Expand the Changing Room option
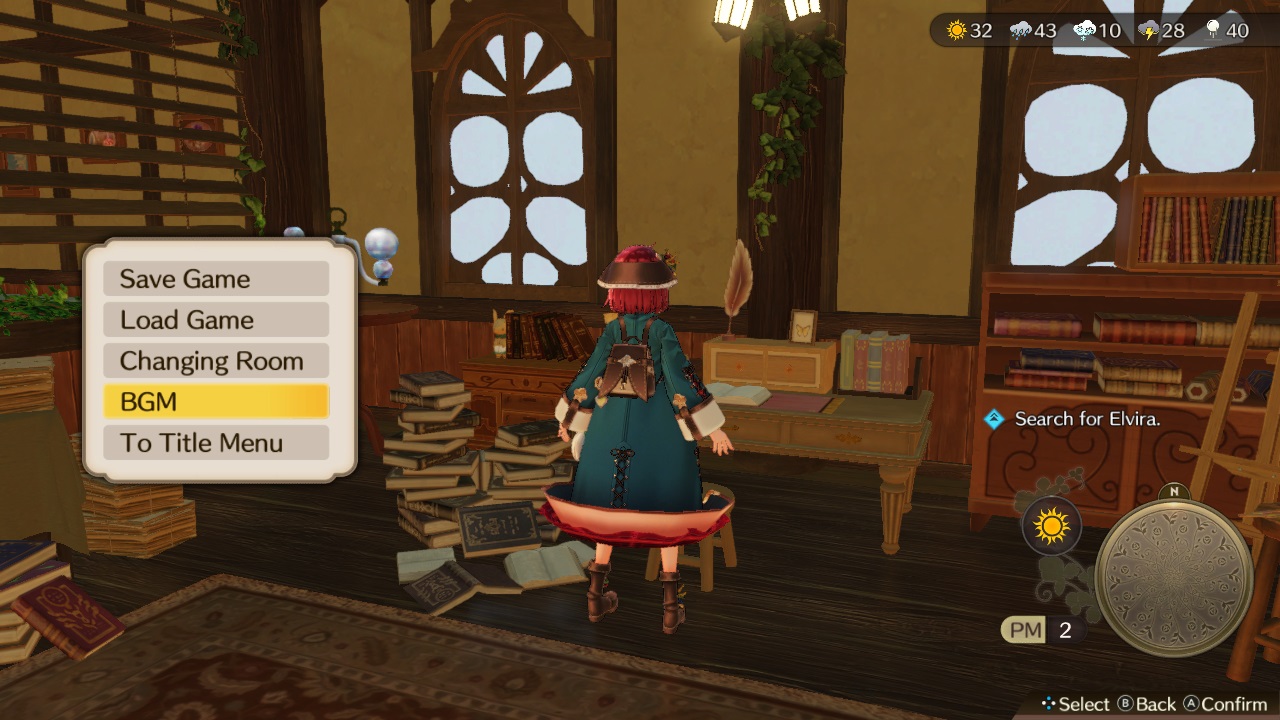This screenshot has width=1280, height=720. (x=216, y=360)
